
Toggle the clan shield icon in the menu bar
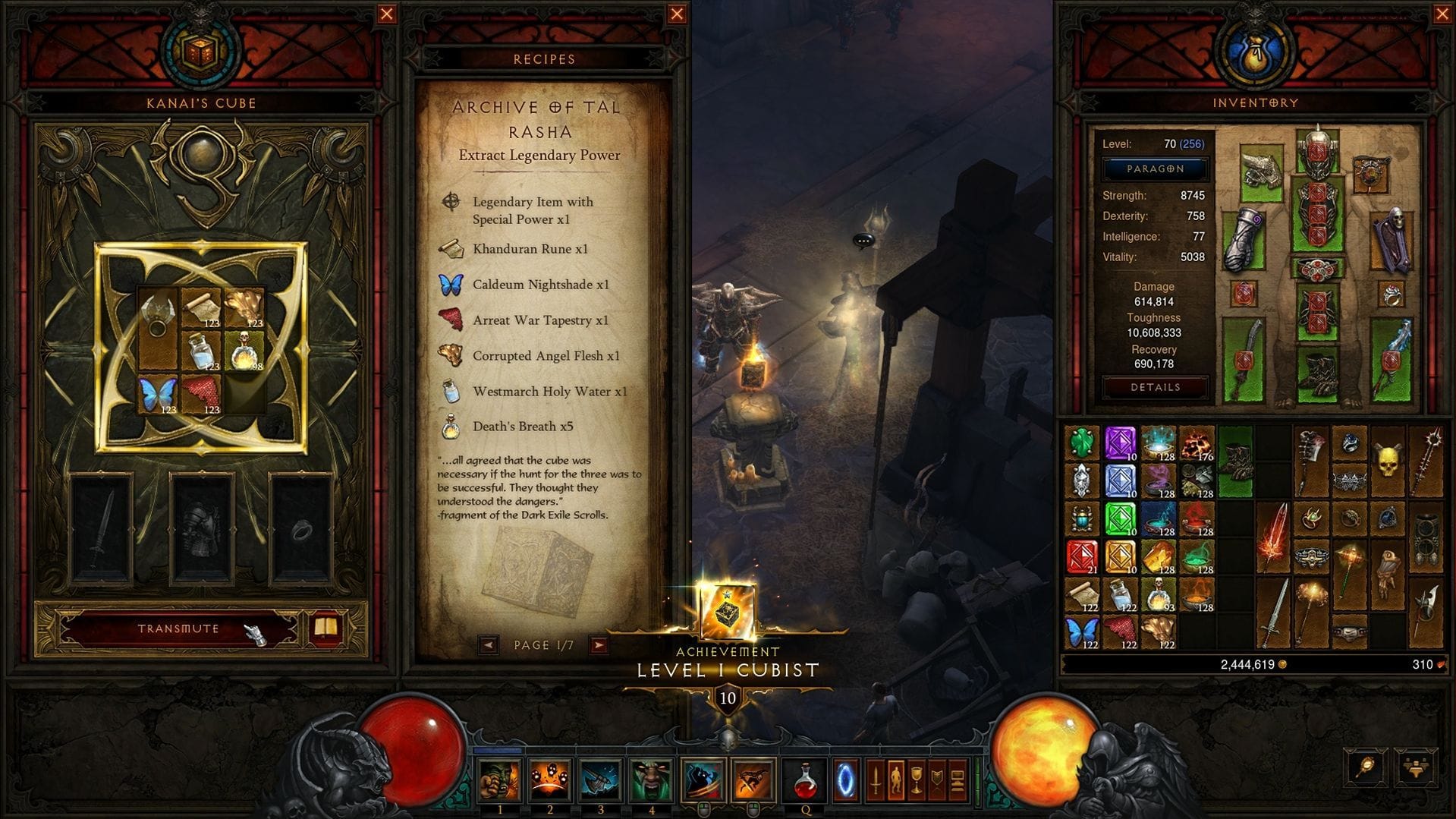[x=936, y=780]
